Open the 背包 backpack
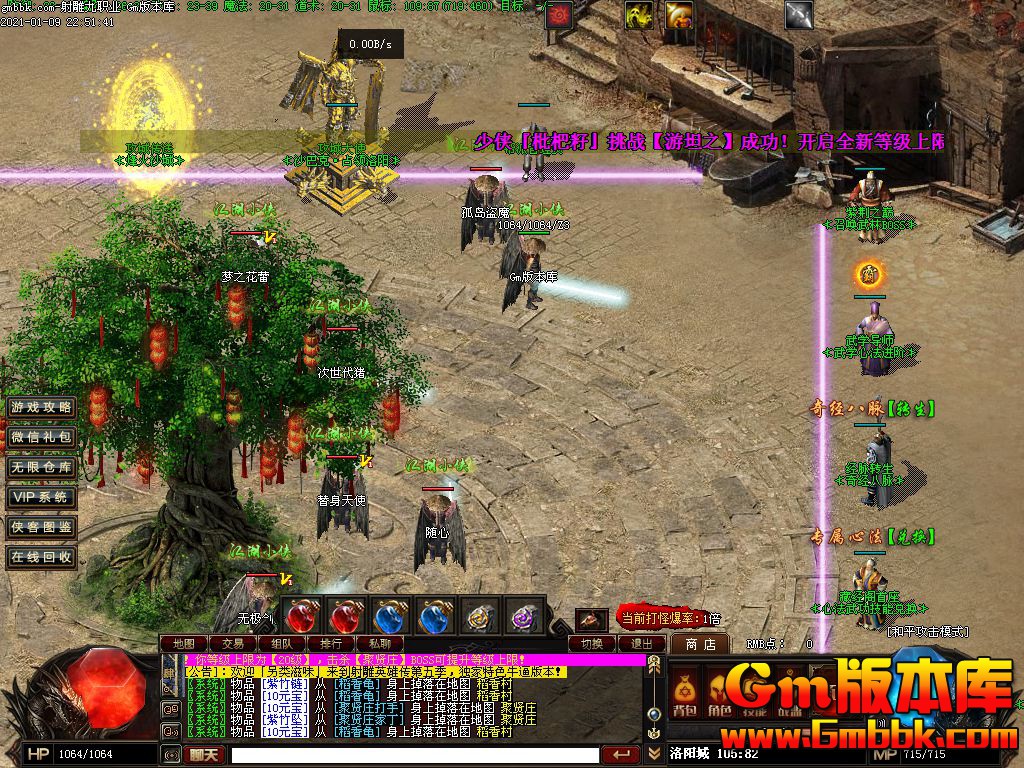This screenshot has width=1024, height=768. (684, 694)
